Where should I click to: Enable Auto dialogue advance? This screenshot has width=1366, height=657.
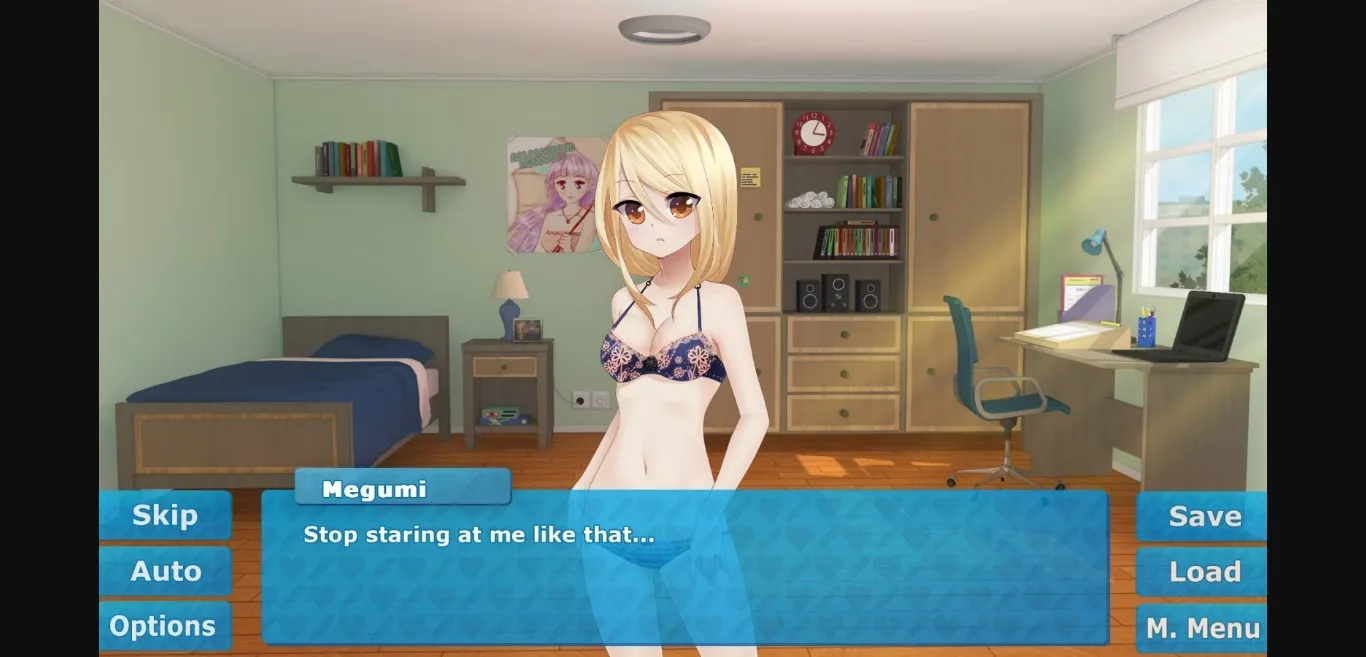coord(165,571)
